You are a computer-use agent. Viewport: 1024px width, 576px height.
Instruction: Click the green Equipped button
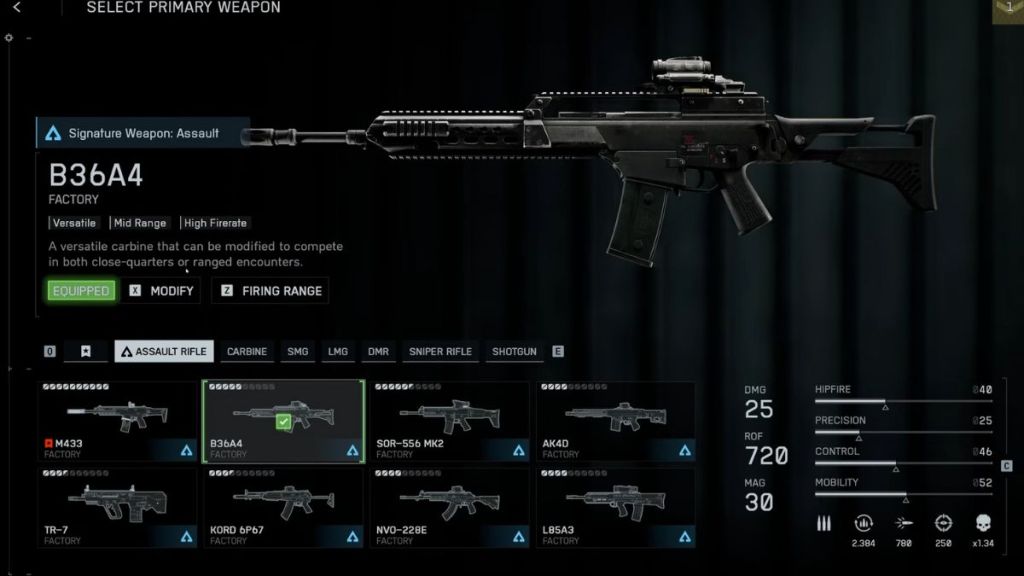click(x=81, y=291)
